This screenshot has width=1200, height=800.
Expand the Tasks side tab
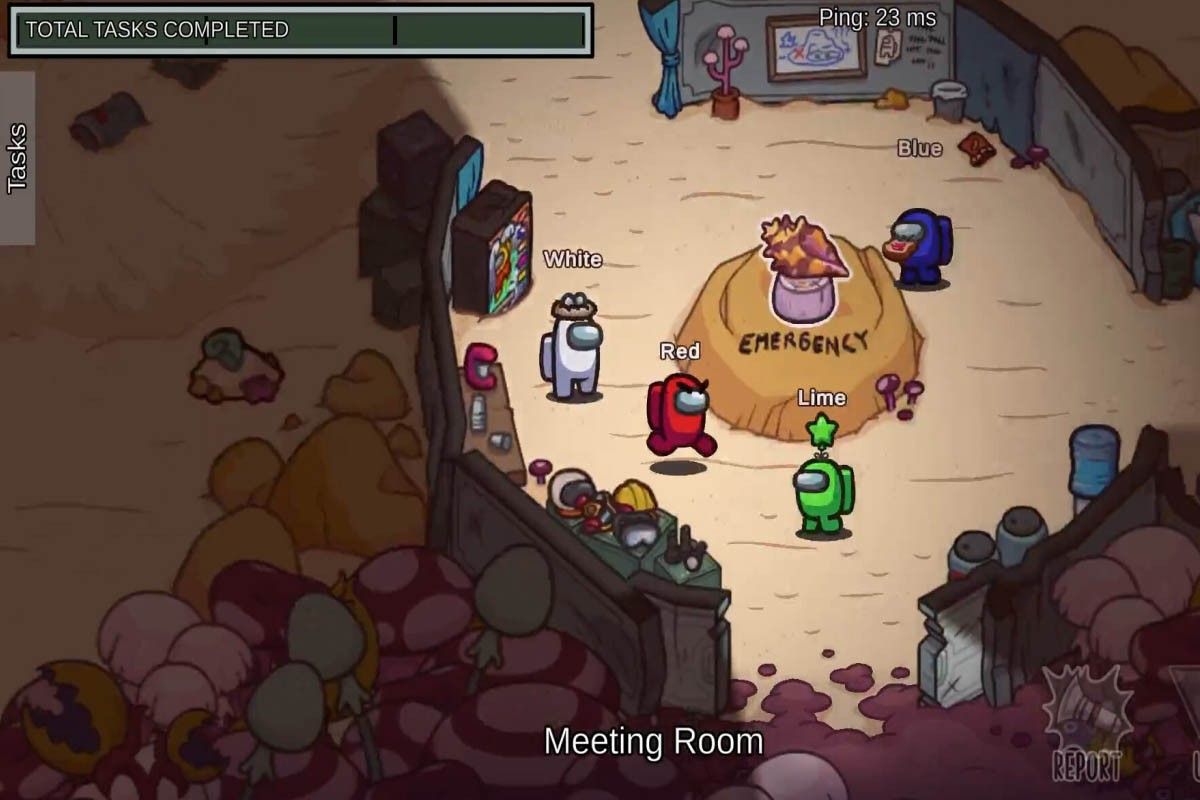(17, 158)
